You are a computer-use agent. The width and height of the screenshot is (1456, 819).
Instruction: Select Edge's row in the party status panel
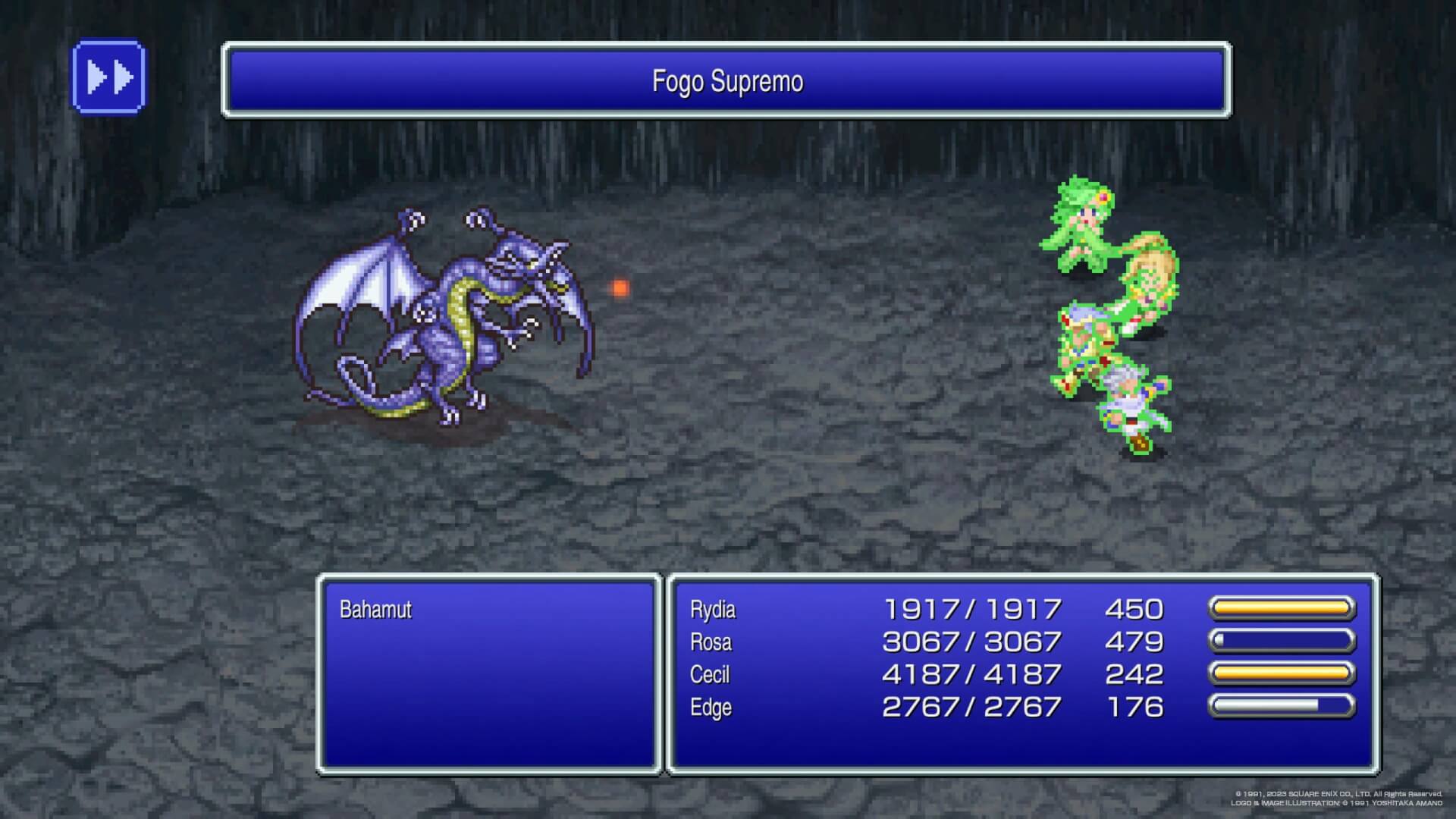[x=910, y=707]
